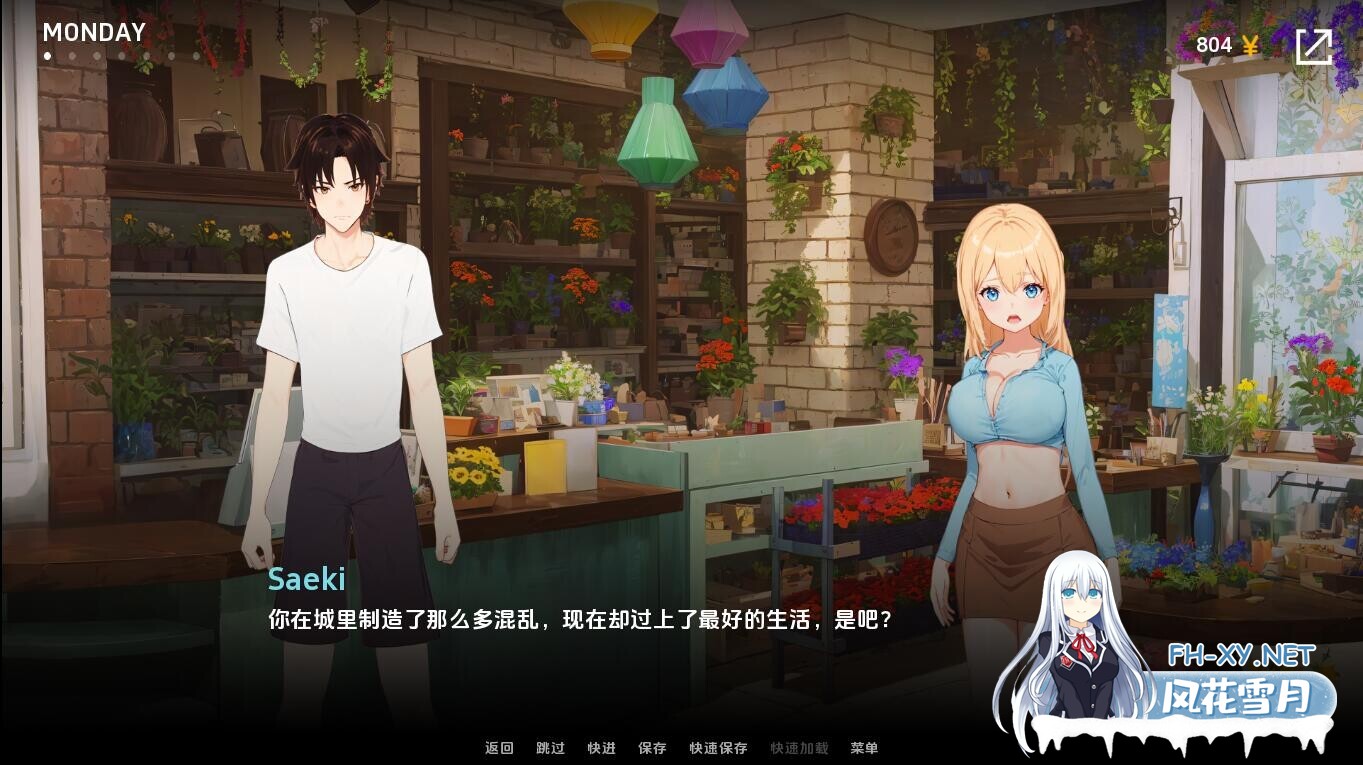1363x765 pixels.
Task: Click Saeki's blue name tag
Action: 307,580
